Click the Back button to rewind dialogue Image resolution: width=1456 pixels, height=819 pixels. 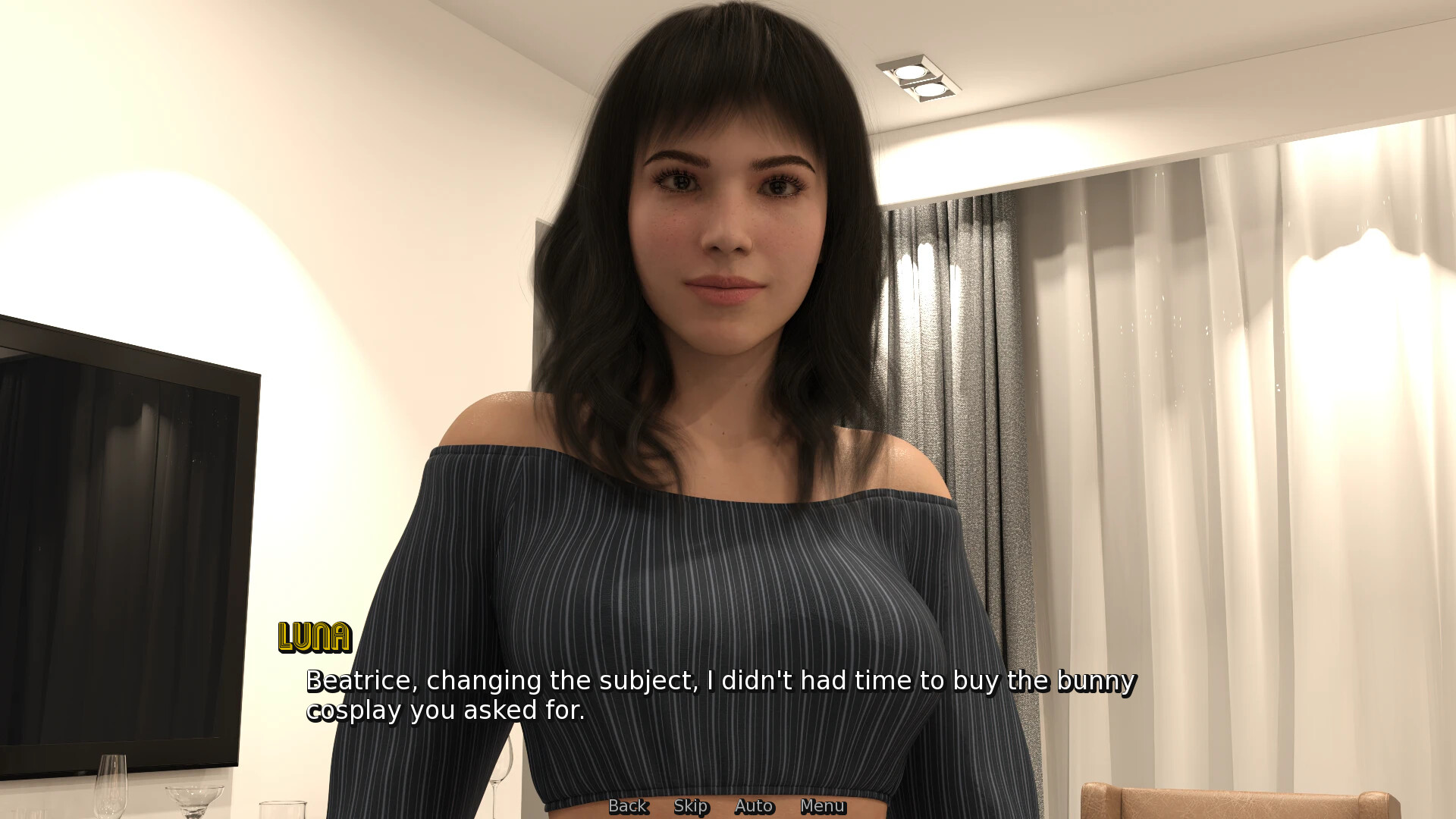point(627,806)
